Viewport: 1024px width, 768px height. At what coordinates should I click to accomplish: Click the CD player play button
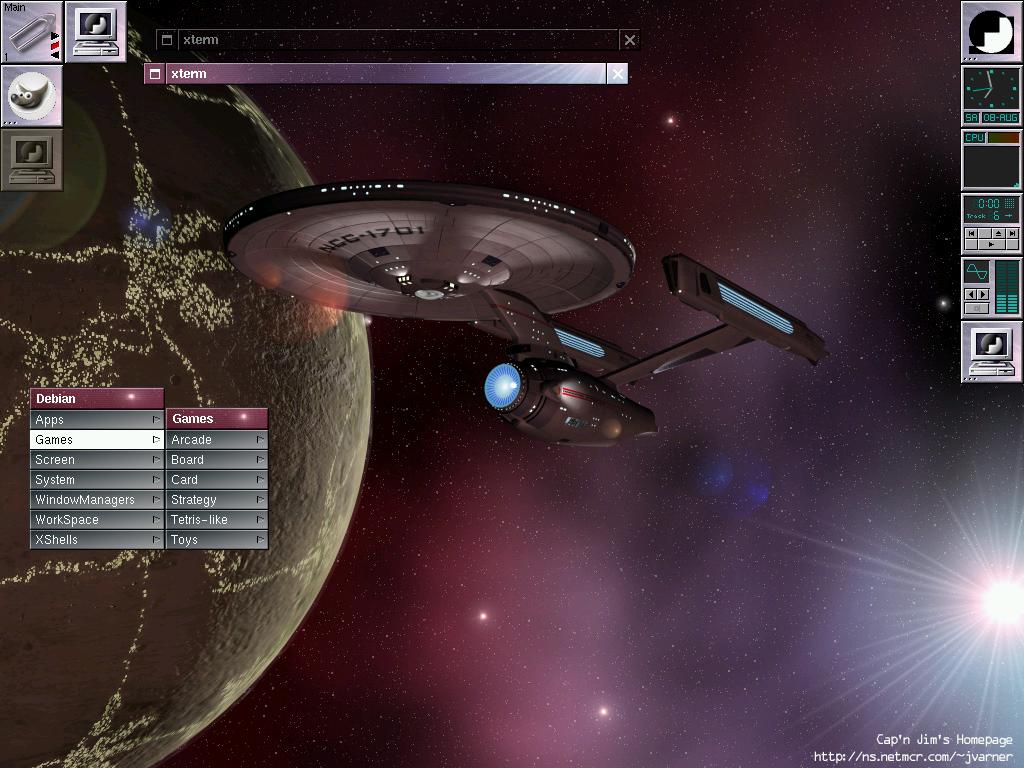coord(991,244)
